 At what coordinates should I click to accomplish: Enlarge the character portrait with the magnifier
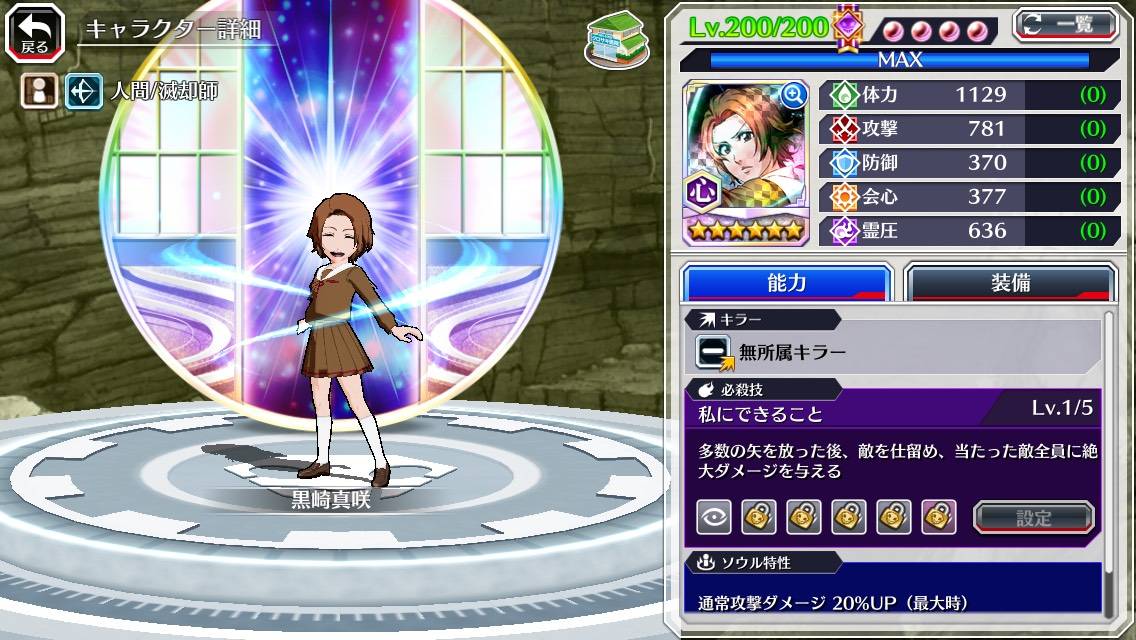(794, 95)
